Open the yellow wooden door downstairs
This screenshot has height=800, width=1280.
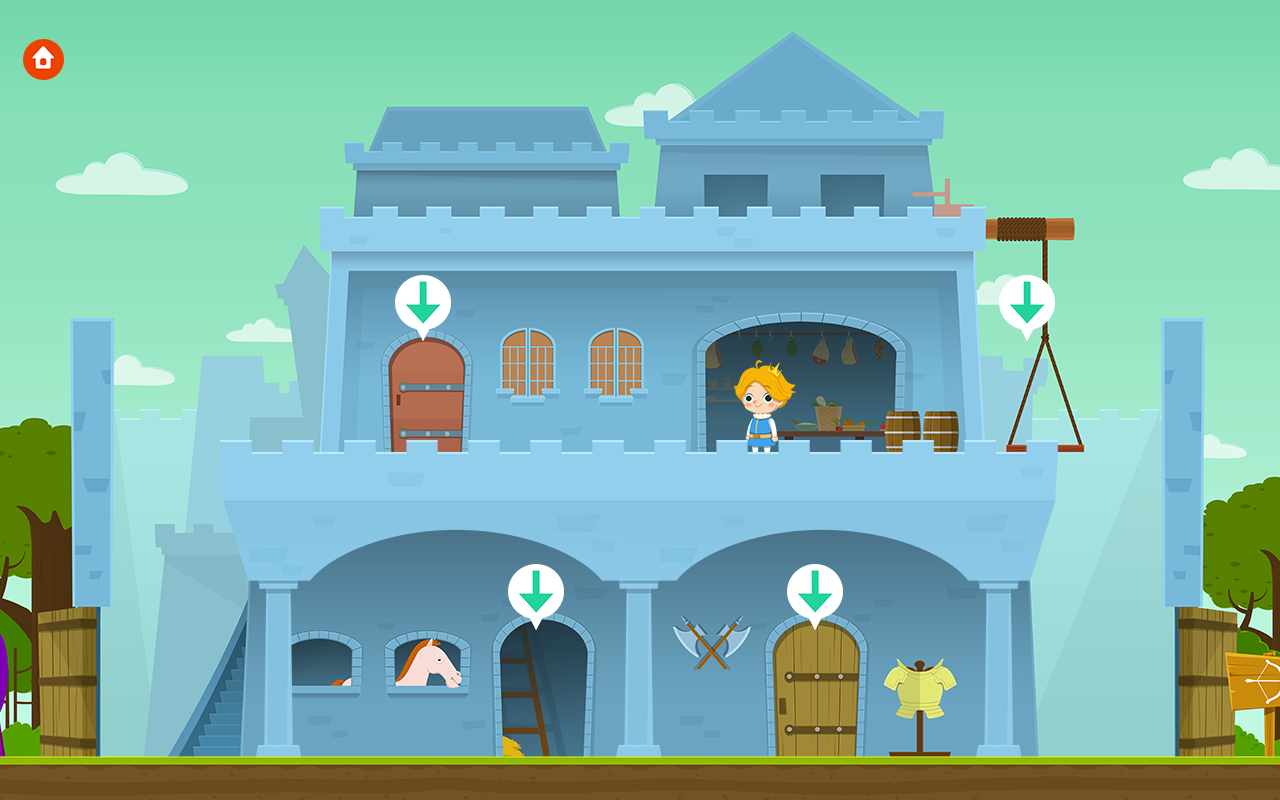(x=817, y=690)
